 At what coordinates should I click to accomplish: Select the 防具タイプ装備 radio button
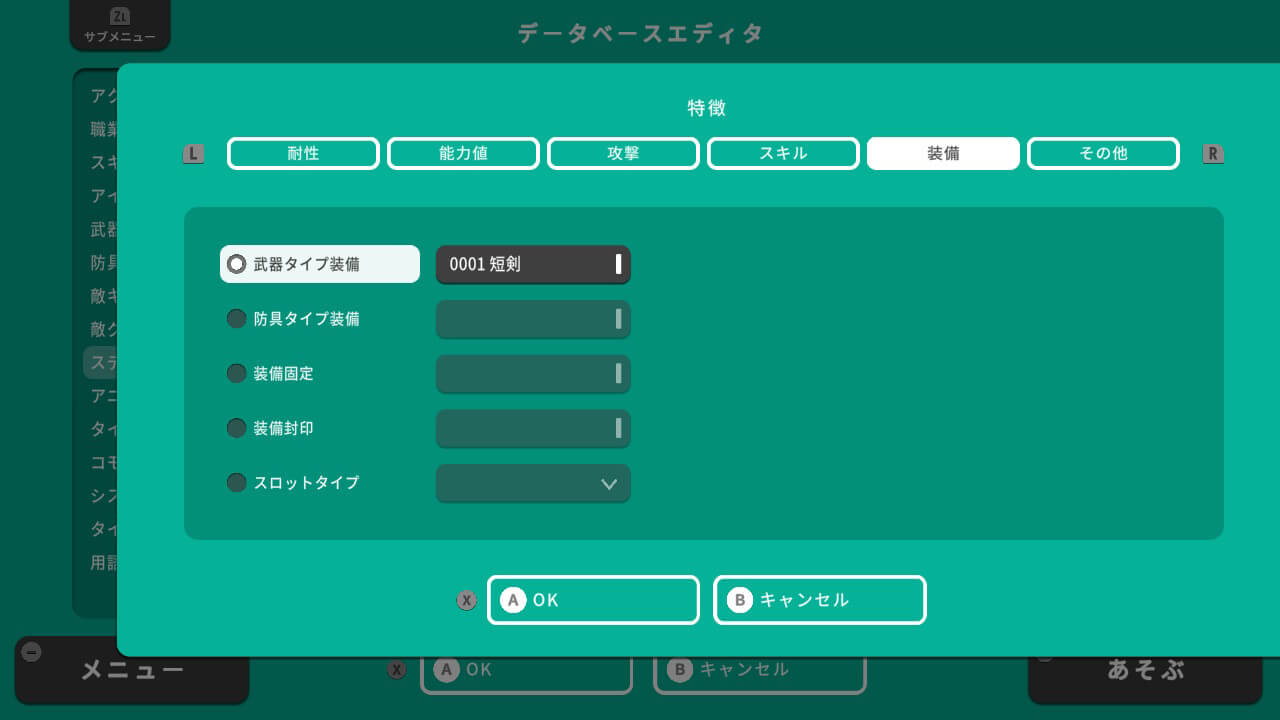point(237,318)
